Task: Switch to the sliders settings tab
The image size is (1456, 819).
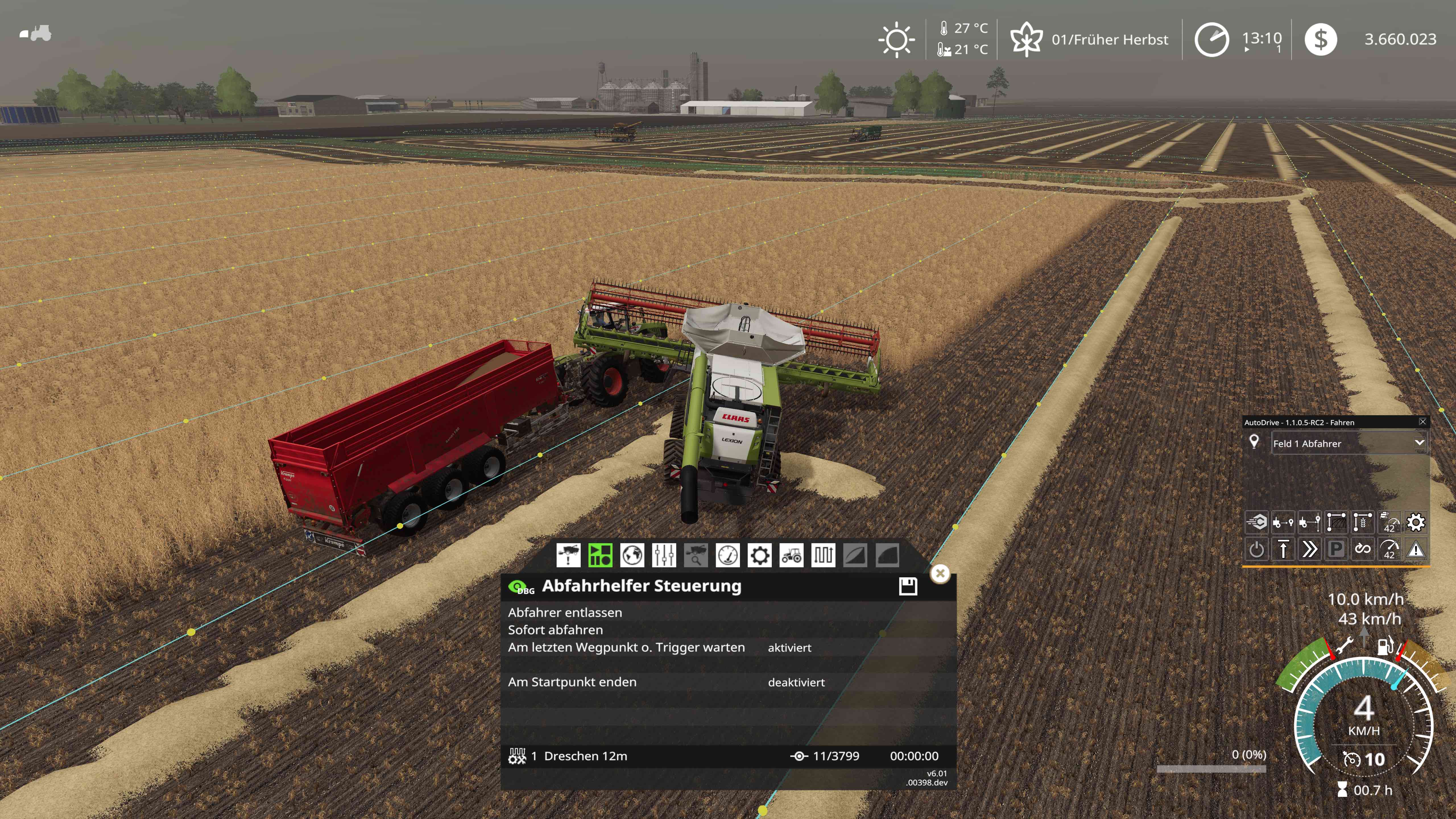Action: coord(663,555)
